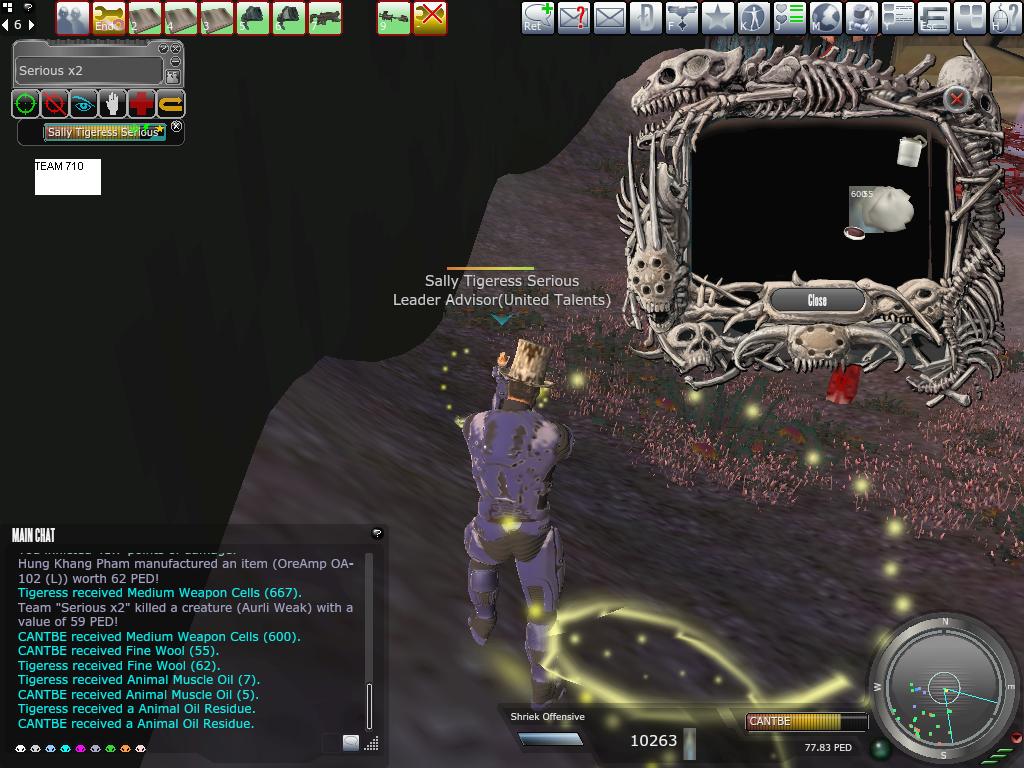Select the armor piece in hotbar slot 5
Image resolution: width=1024 pixels, height=768 pixels.
pyautogui.click(x=252, y=17)
